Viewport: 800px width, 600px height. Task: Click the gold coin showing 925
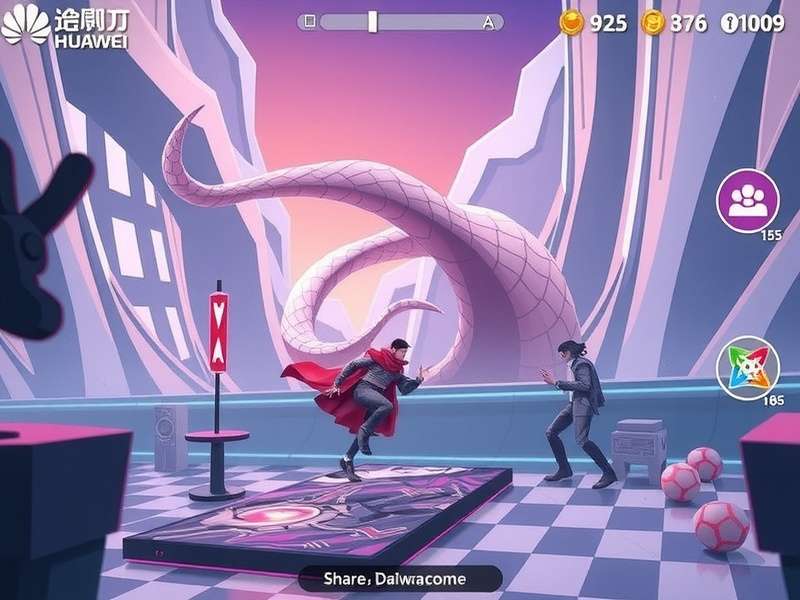coord(571,22)
